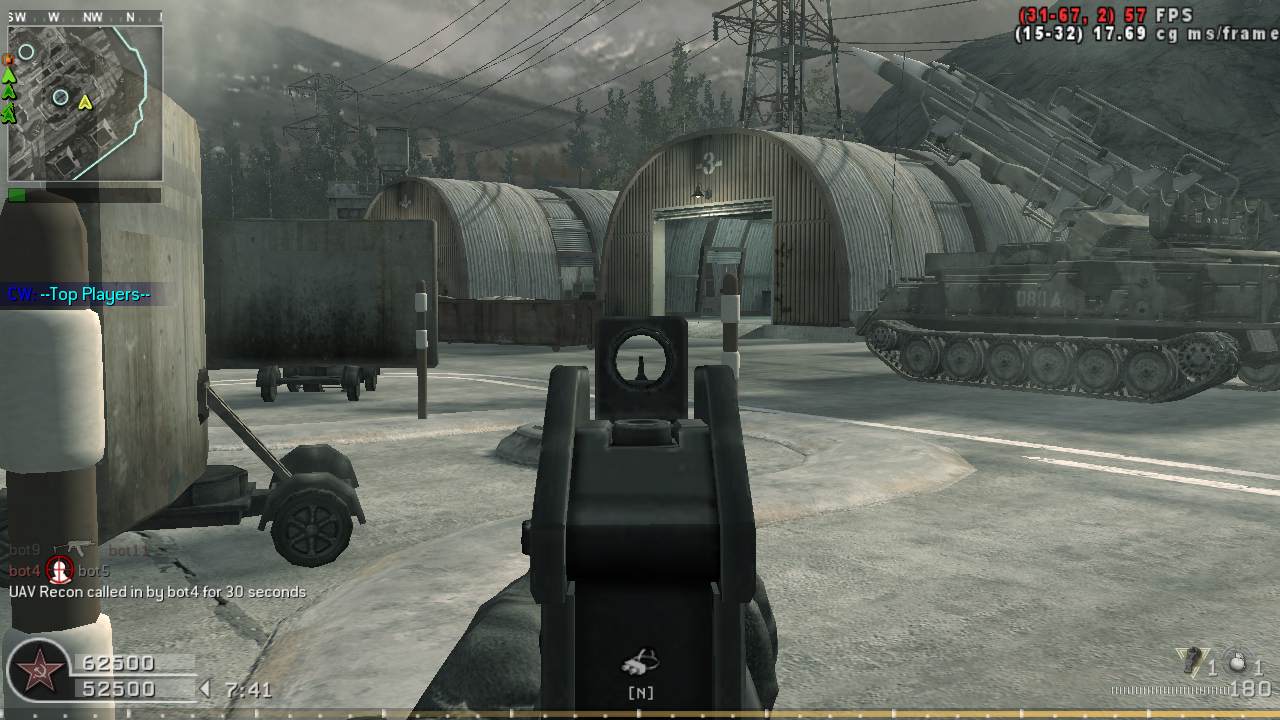Viewport: 1280px width, 720px height.
Task: Click the rifle icon in the kill feed
Action: [x=74, y=548]
